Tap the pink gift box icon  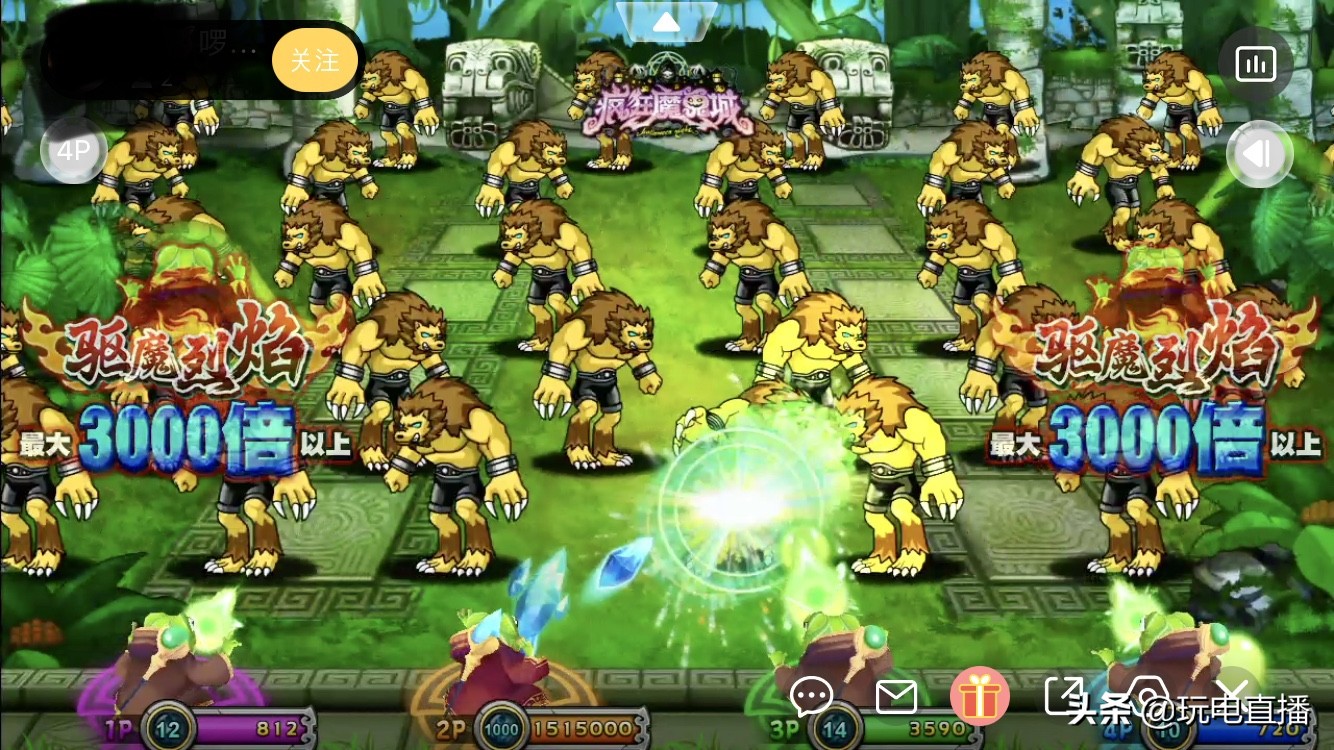coord(981,697)
